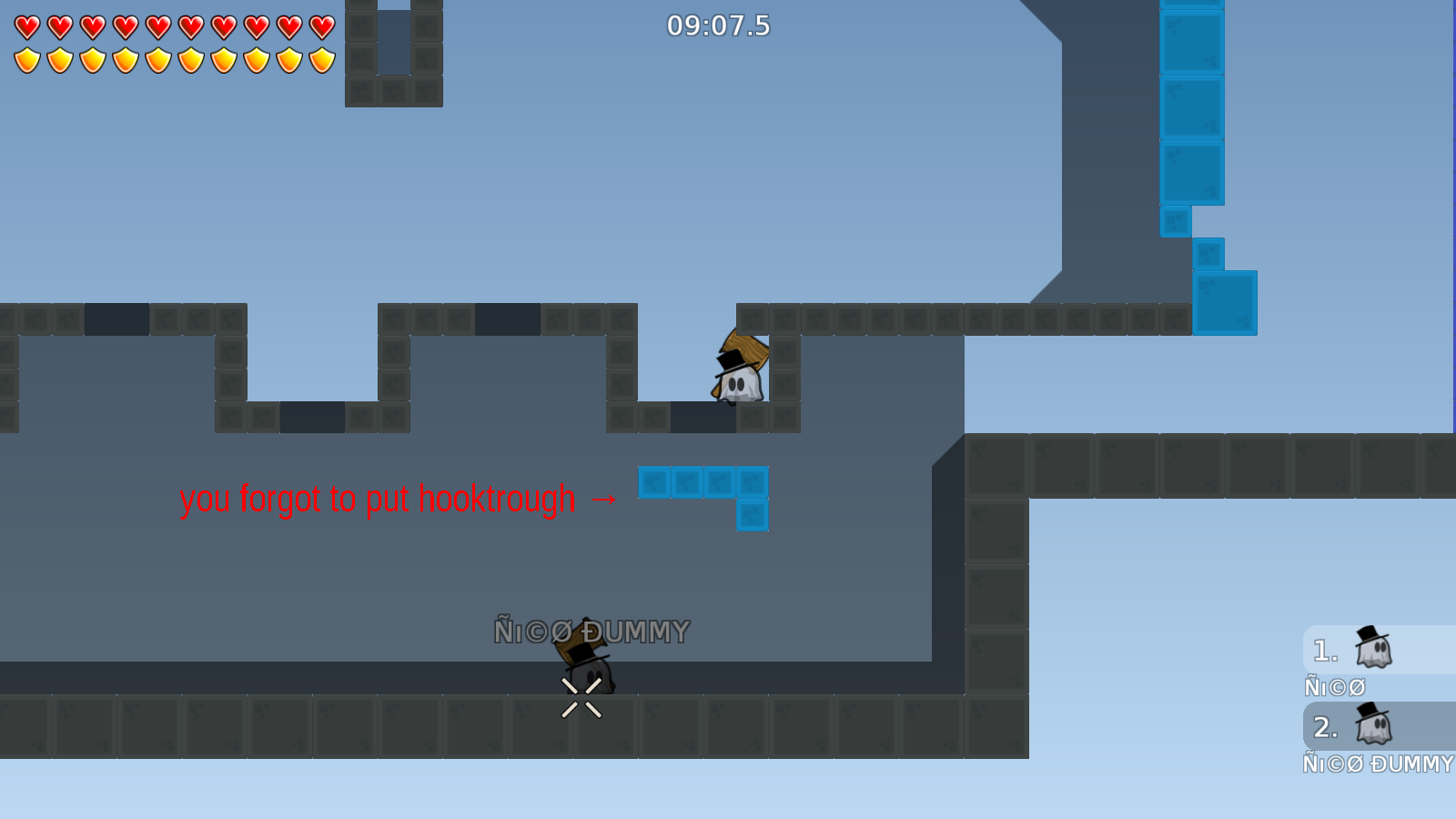Click the red arrow pointing at blue blocks
The image size is (1456, 819).
pyautogui.click(x=602, y=499)
